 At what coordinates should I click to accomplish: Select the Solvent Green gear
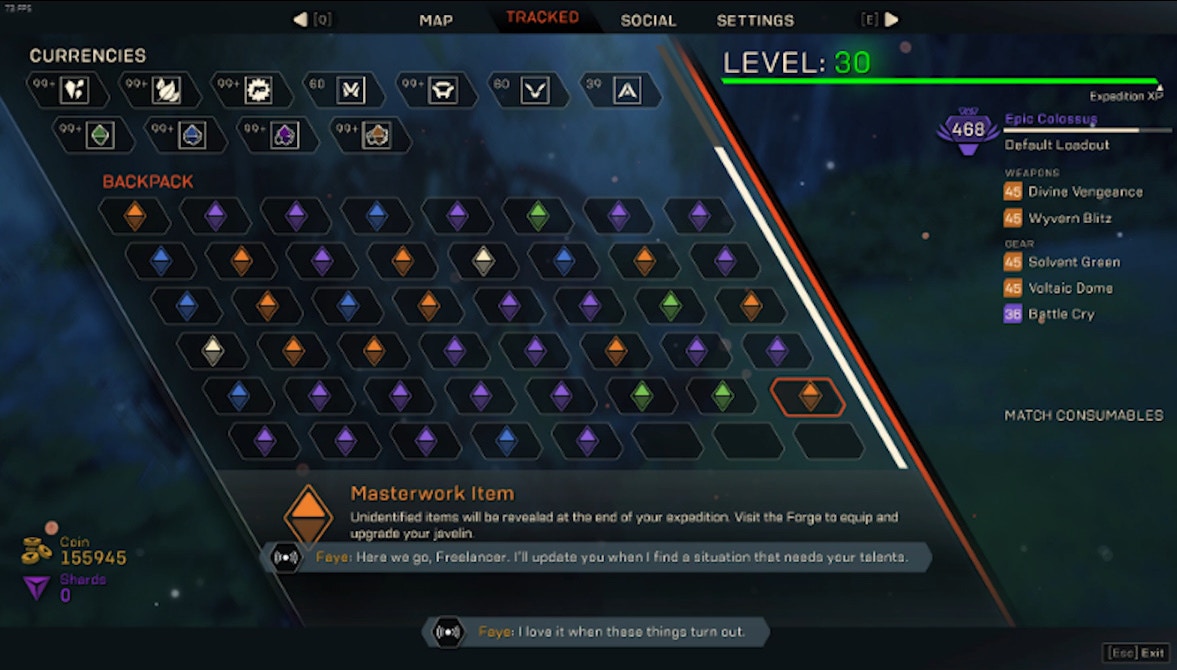[x=1073, y=262]
